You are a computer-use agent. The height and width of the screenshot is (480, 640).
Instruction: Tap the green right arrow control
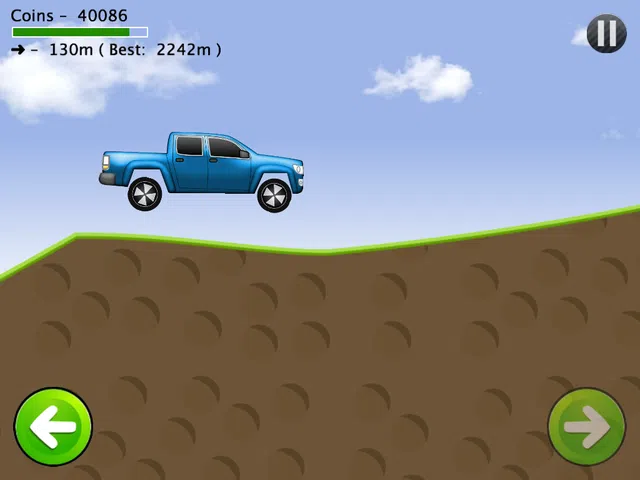coord(587,427)
